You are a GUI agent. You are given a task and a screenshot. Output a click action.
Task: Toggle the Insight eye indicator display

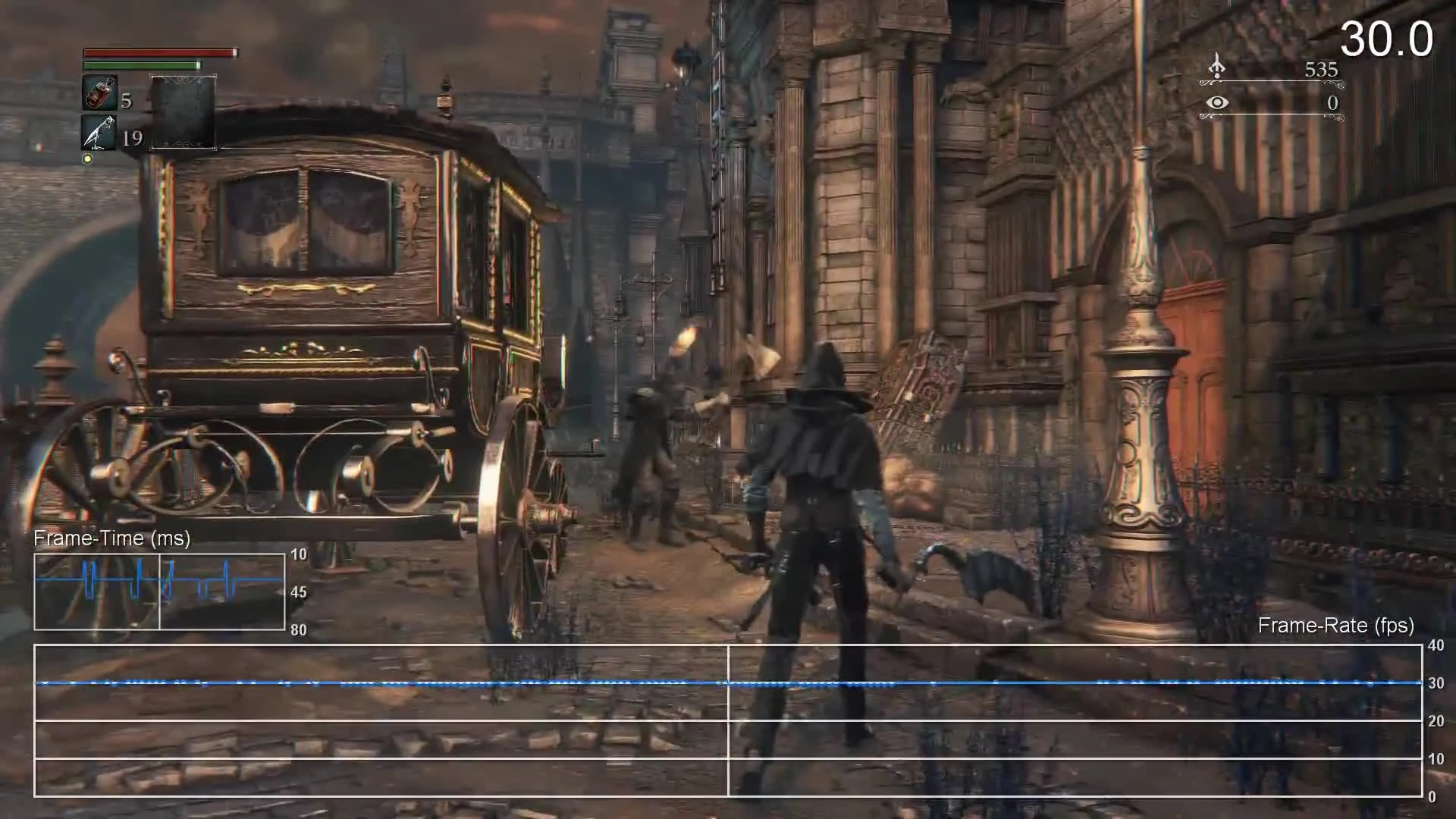[1218, 102]
